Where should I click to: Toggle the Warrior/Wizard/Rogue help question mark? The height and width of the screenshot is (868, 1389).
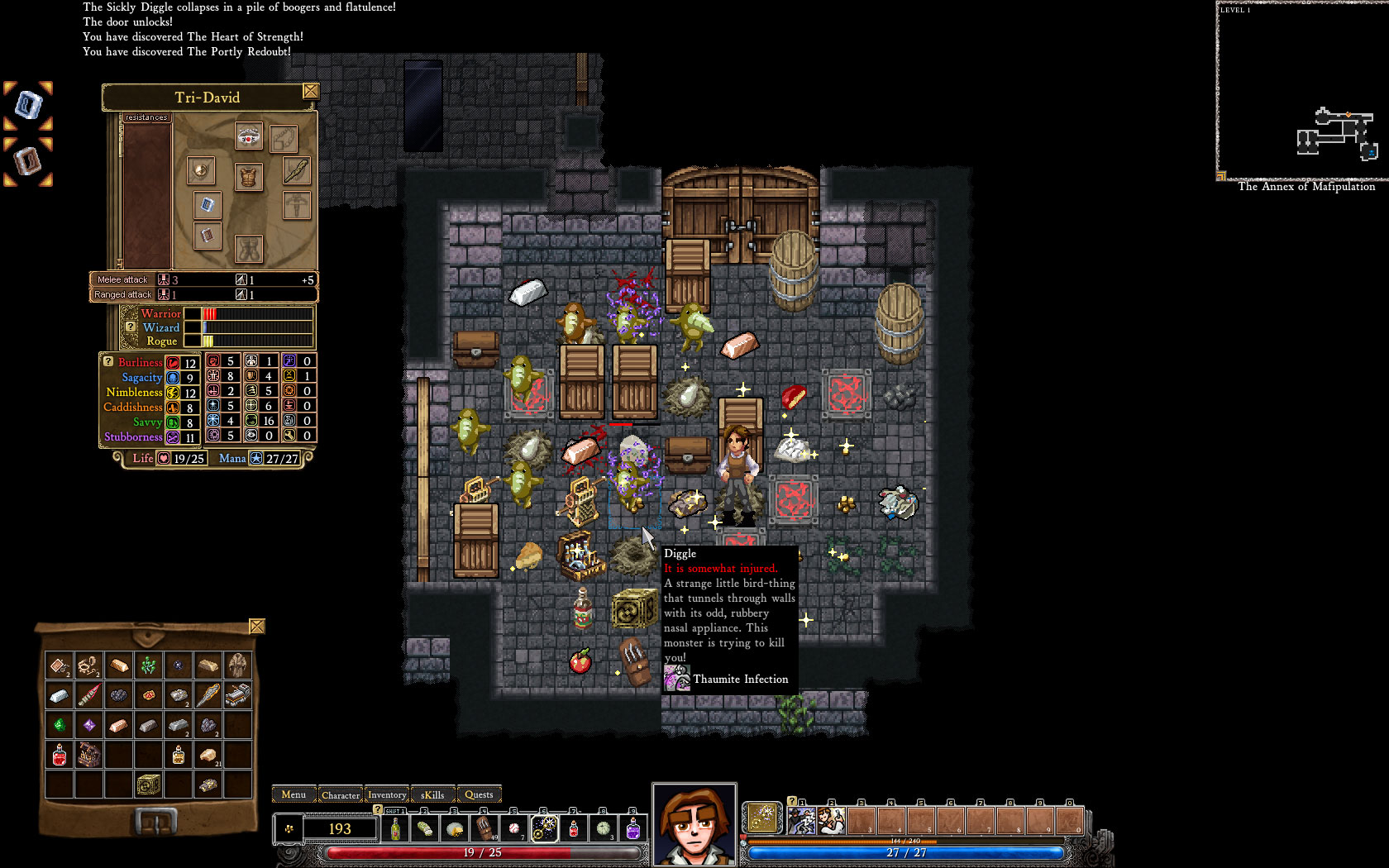[130, 327]
